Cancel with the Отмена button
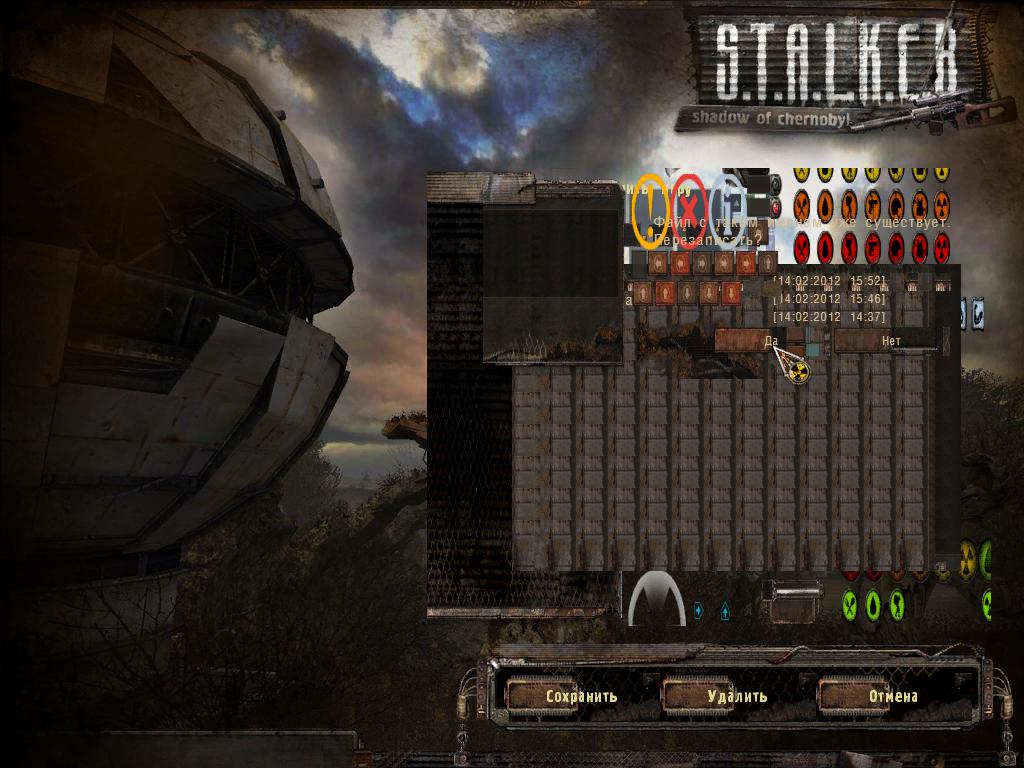 (x=892, y=696)
